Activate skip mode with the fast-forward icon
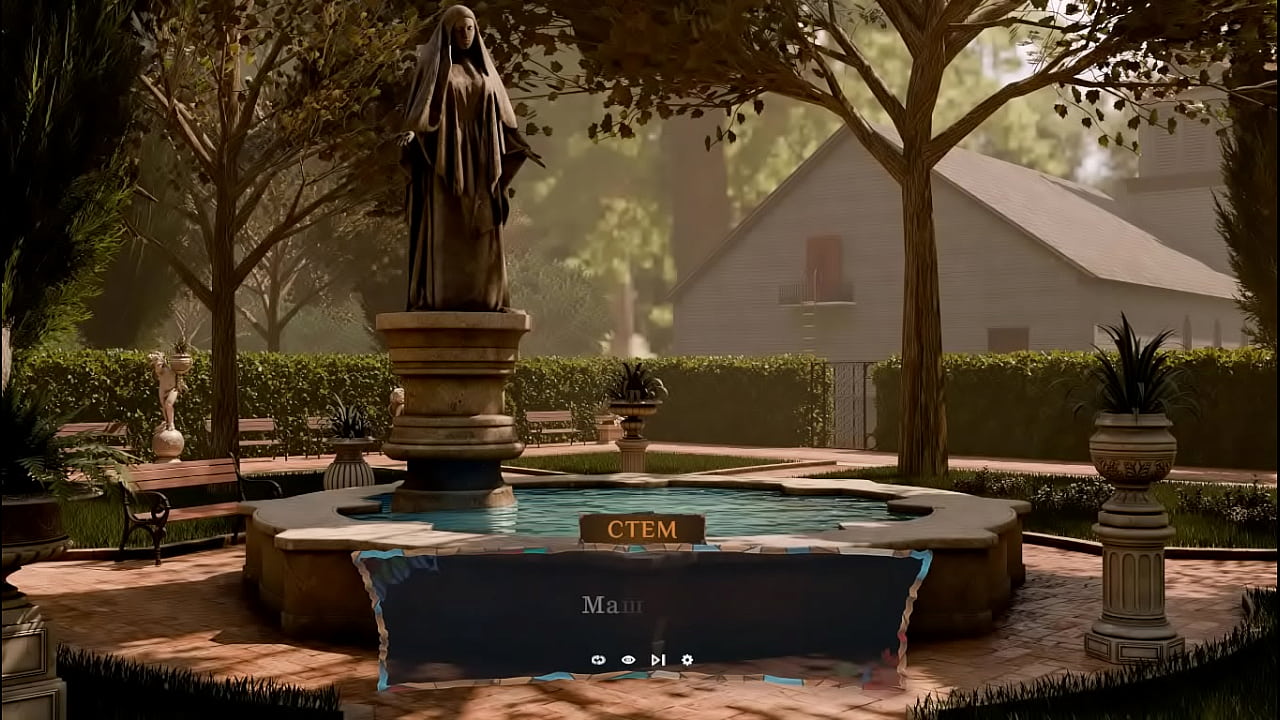This screenshot has height=720, width=1280. click(657, 660)
